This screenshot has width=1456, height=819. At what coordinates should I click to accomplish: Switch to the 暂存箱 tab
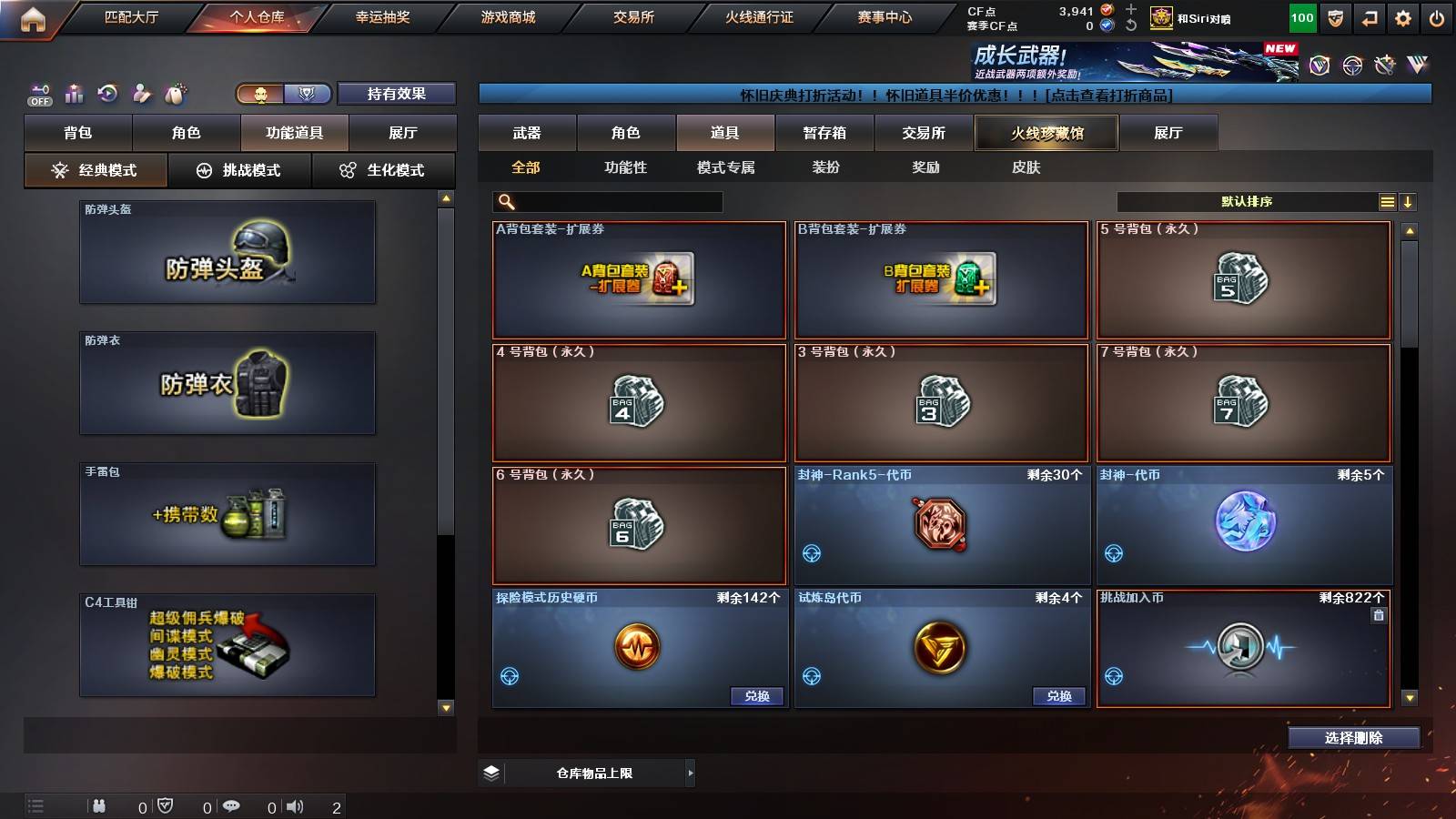click(x=824, y=132)
